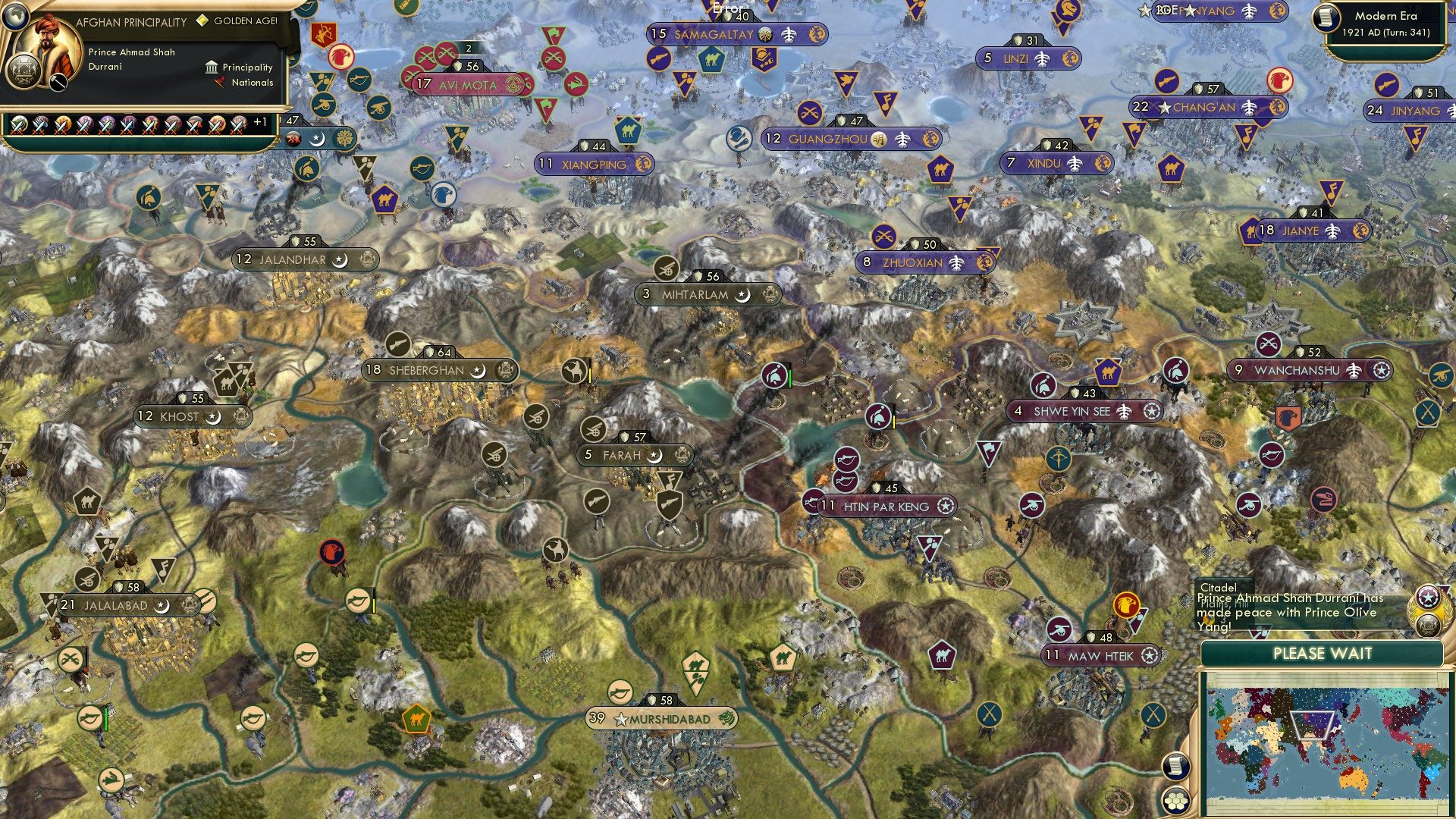The image size is (1456, 819).
Task: Select the star medallion notification icon
Action: coord(1428,598)
